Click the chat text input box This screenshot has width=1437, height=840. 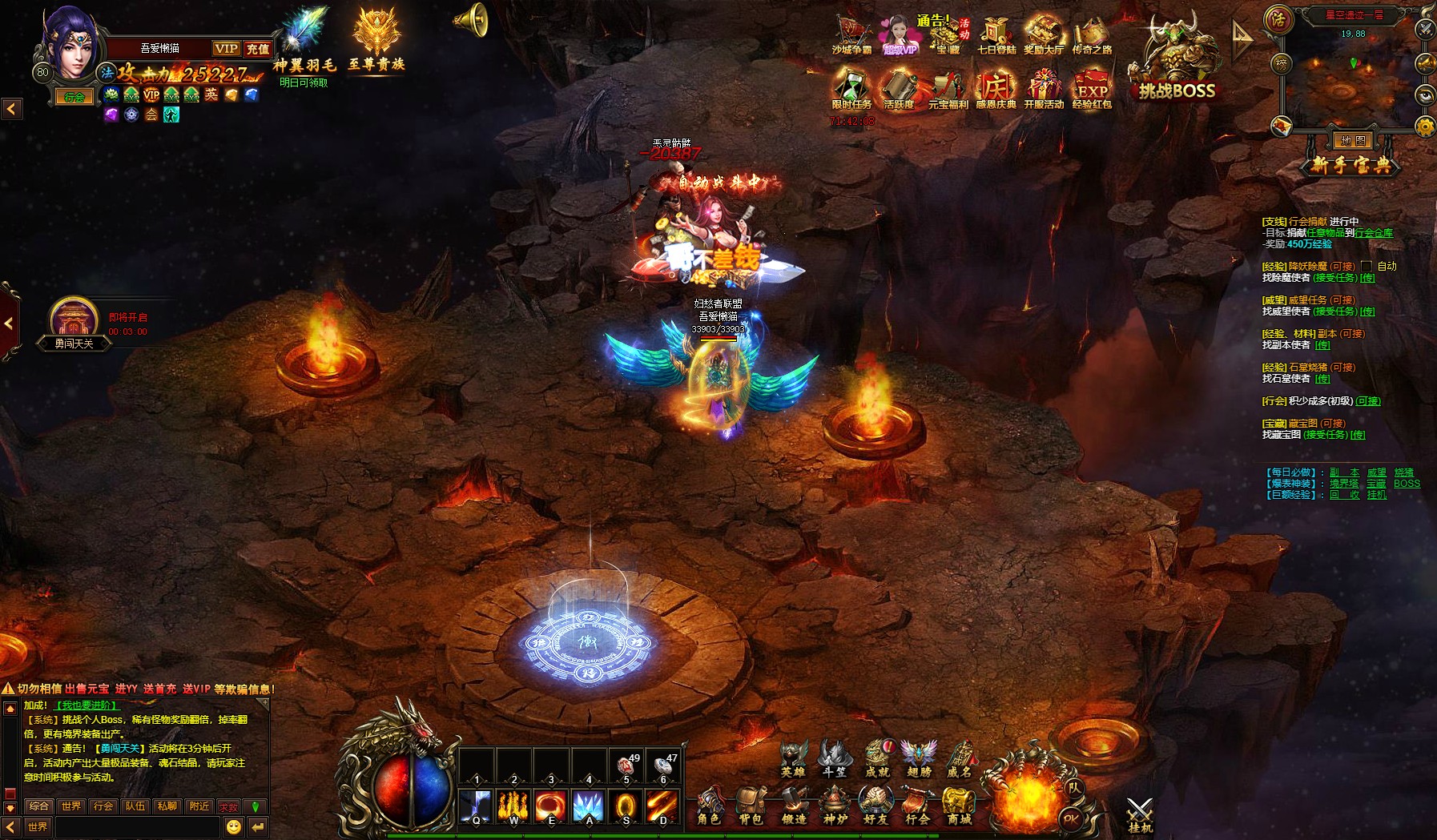coord(136,826)
